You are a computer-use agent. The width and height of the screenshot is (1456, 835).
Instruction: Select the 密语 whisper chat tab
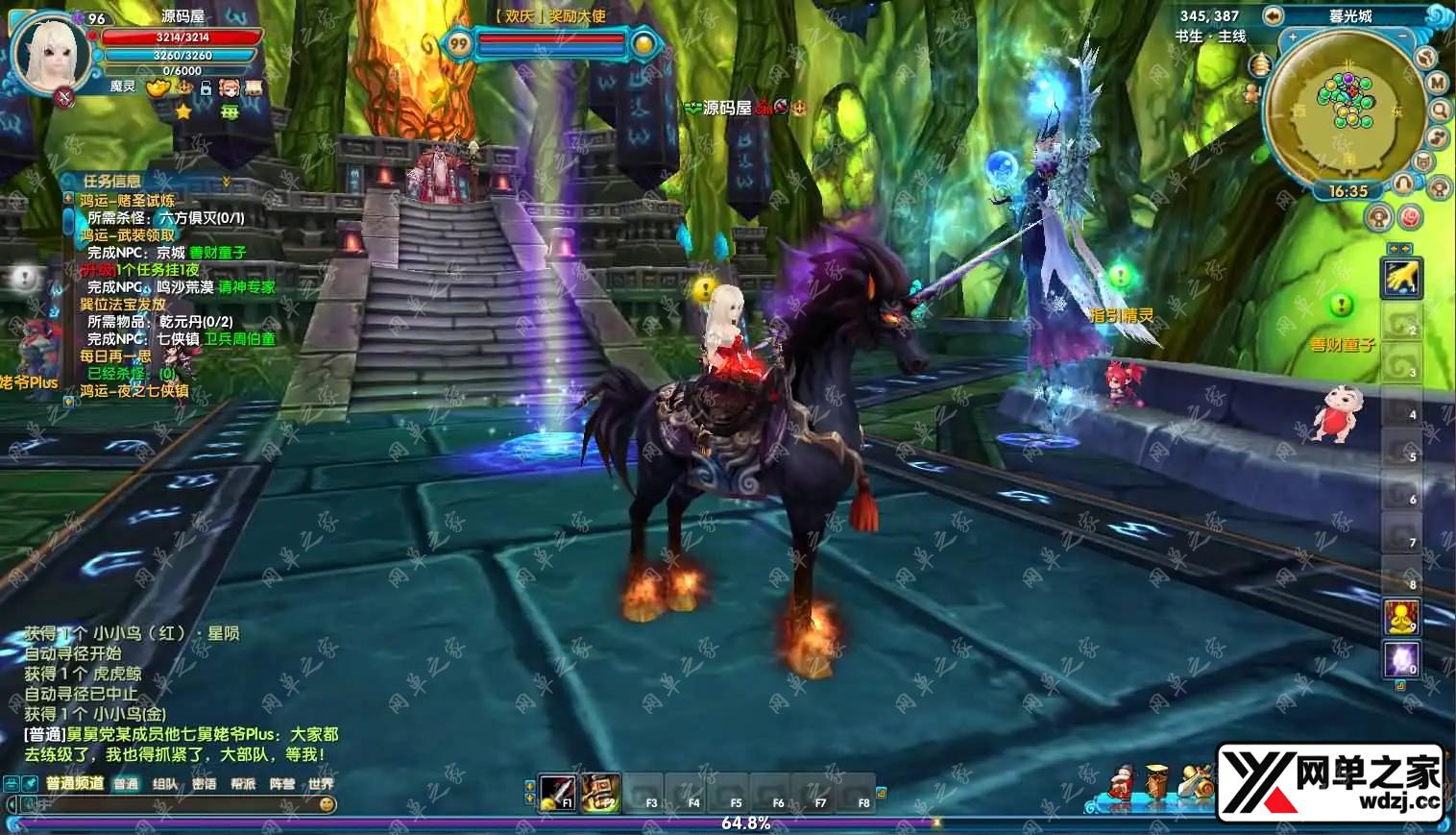[x=204, y=784]
